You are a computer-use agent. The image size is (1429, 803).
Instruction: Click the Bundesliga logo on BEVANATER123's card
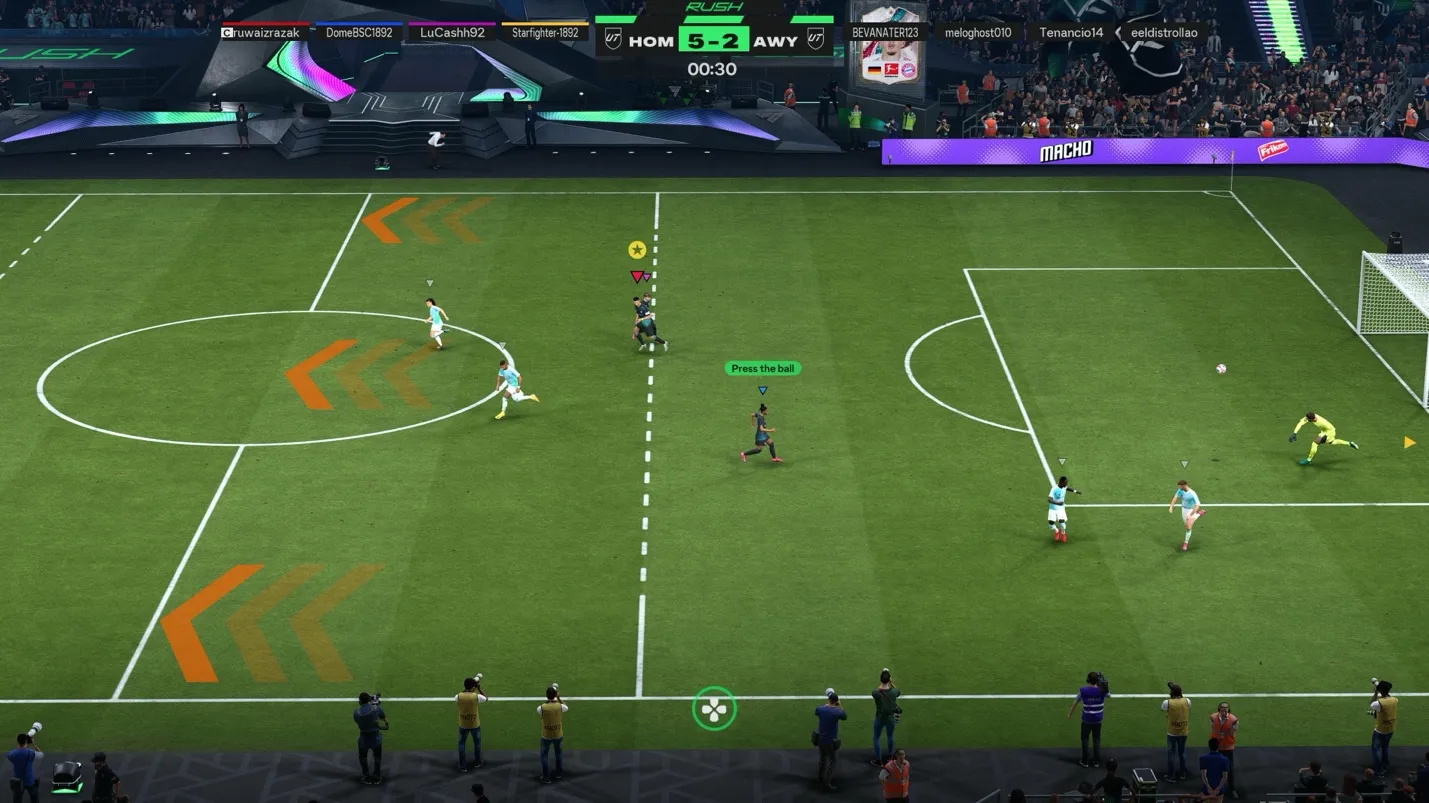892,69
